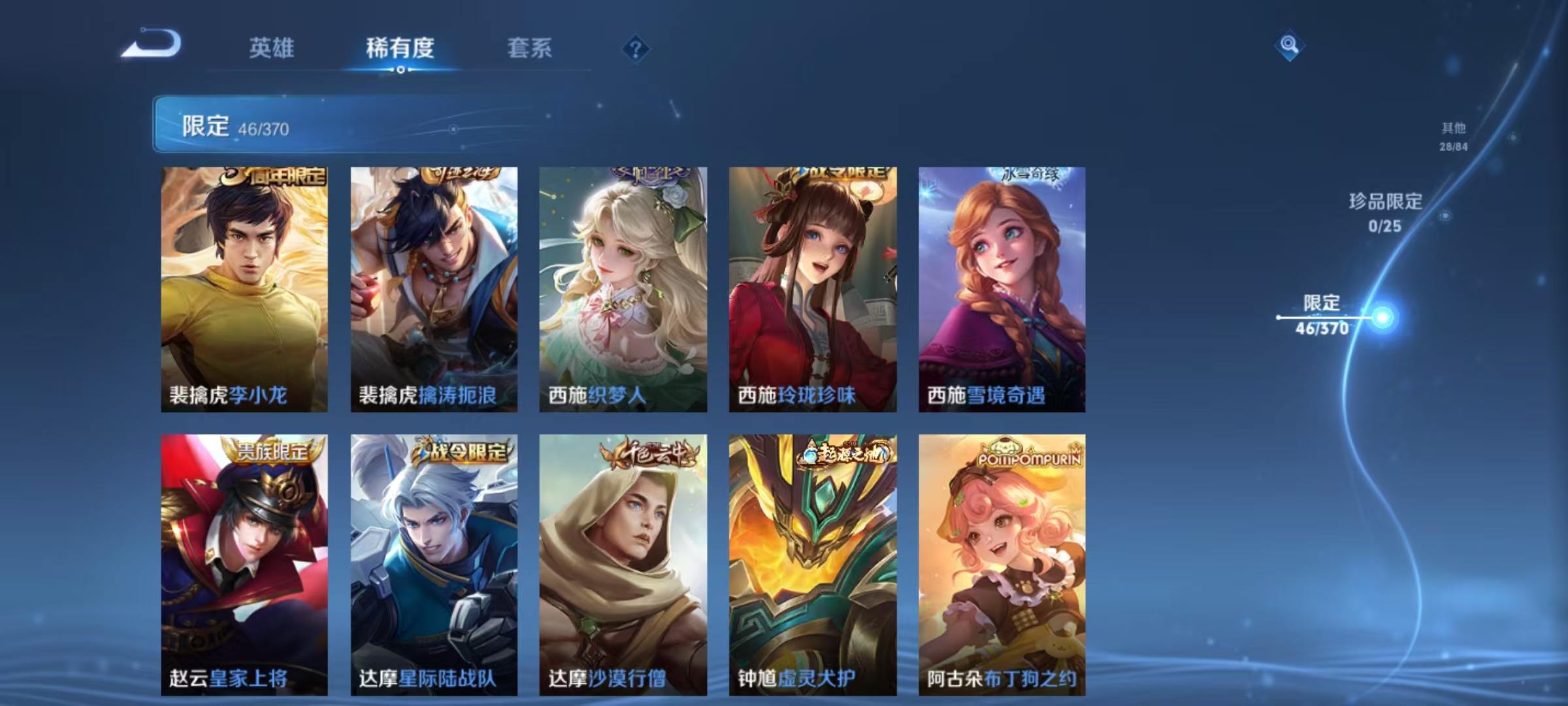This screenshot has width=1568, height=706.
Task: Switch to the 英雄 tab
Action: click(272, 48)
